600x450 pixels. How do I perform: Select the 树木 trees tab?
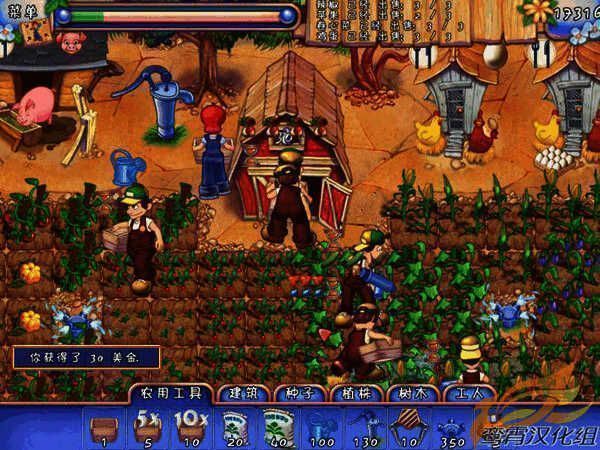(410, 394)
